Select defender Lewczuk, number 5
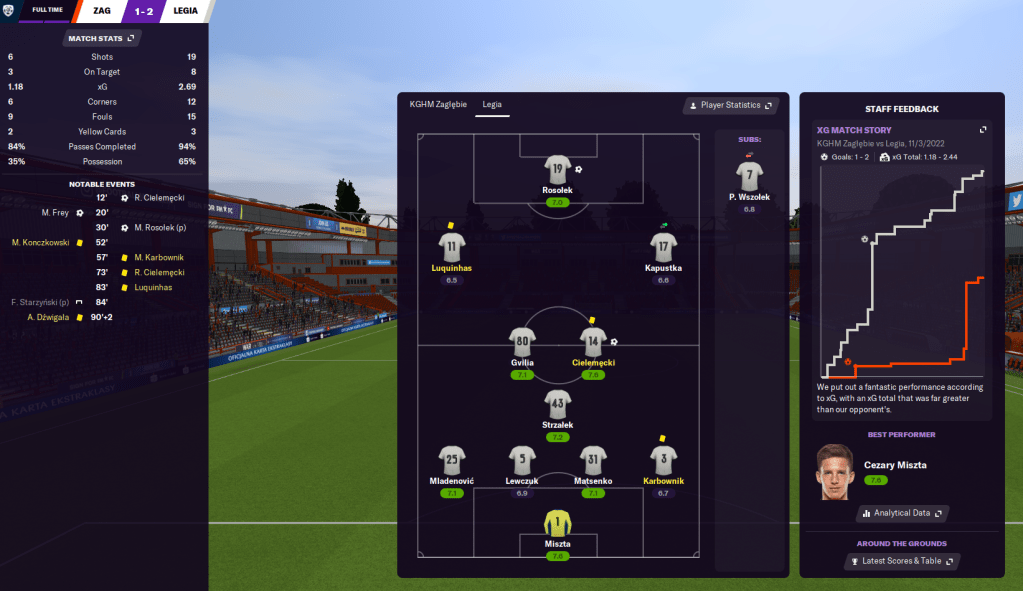The width and height of the screenshot is (1023, 591). pyautogui.click(x=522, y=461)
